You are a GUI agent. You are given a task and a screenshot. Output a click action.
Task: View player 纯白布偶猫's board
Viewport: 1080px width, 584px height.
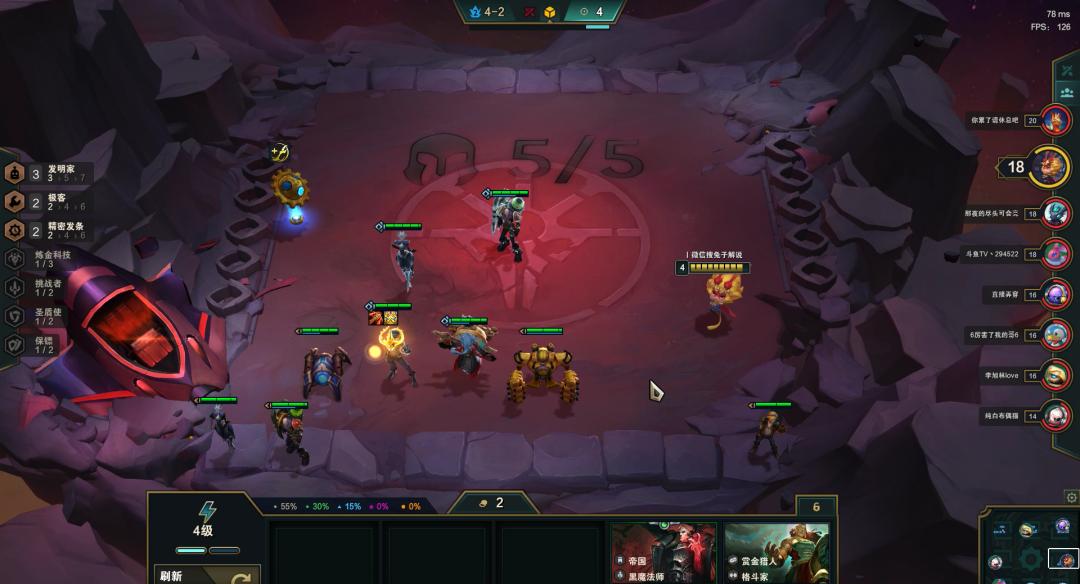tap(1056, 415)
